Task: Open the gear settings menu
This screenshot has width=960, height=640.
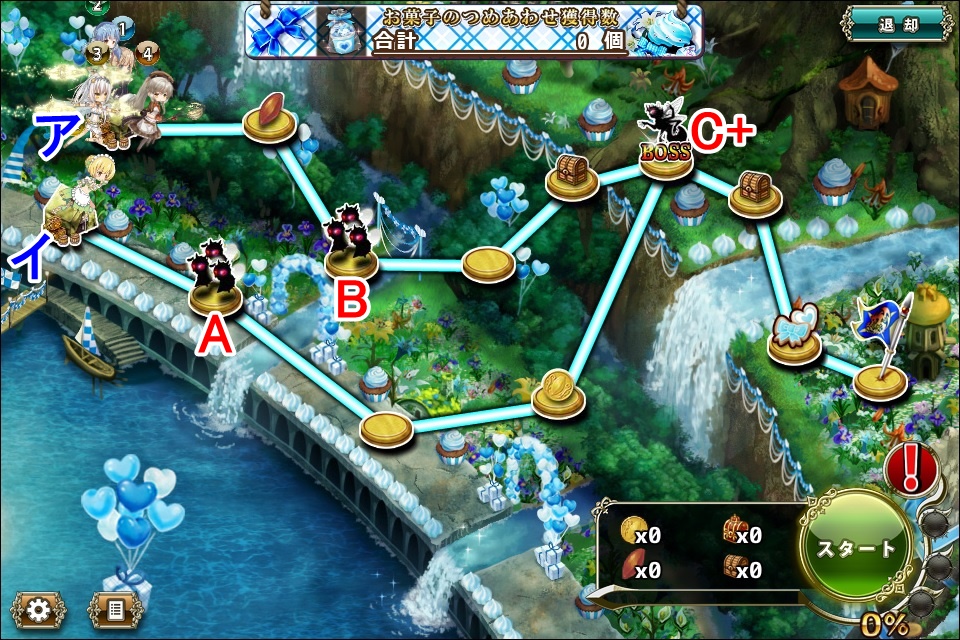Action: 39,609
